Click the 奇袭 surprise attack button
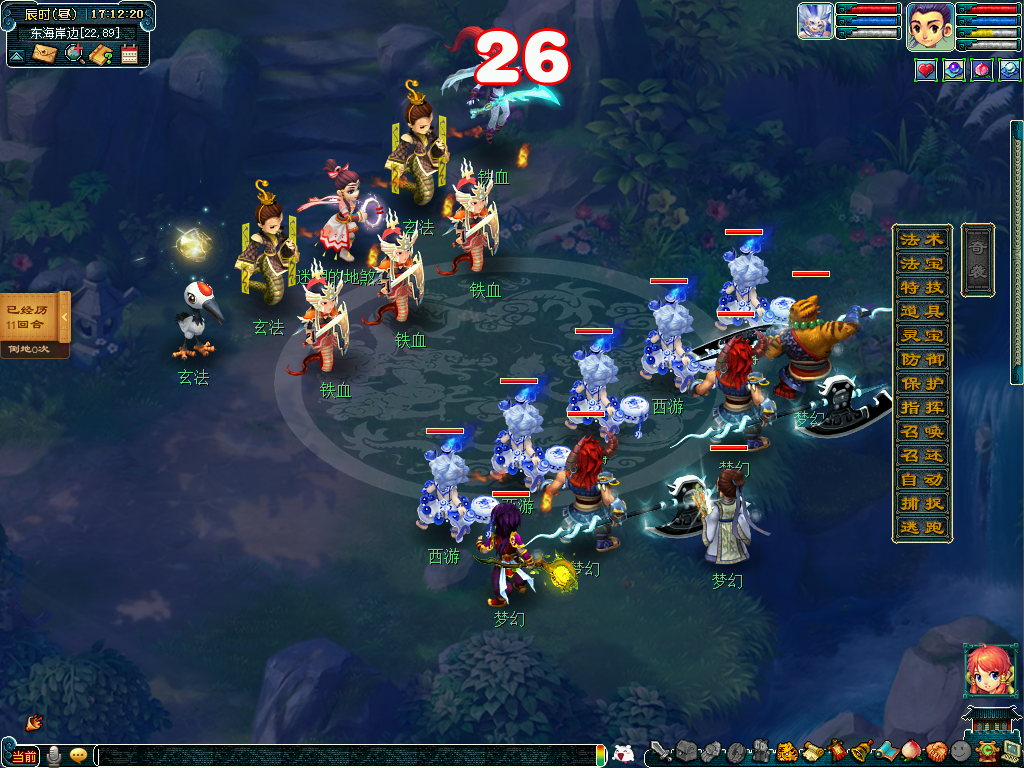1024x768 pixels. [977, 260]
